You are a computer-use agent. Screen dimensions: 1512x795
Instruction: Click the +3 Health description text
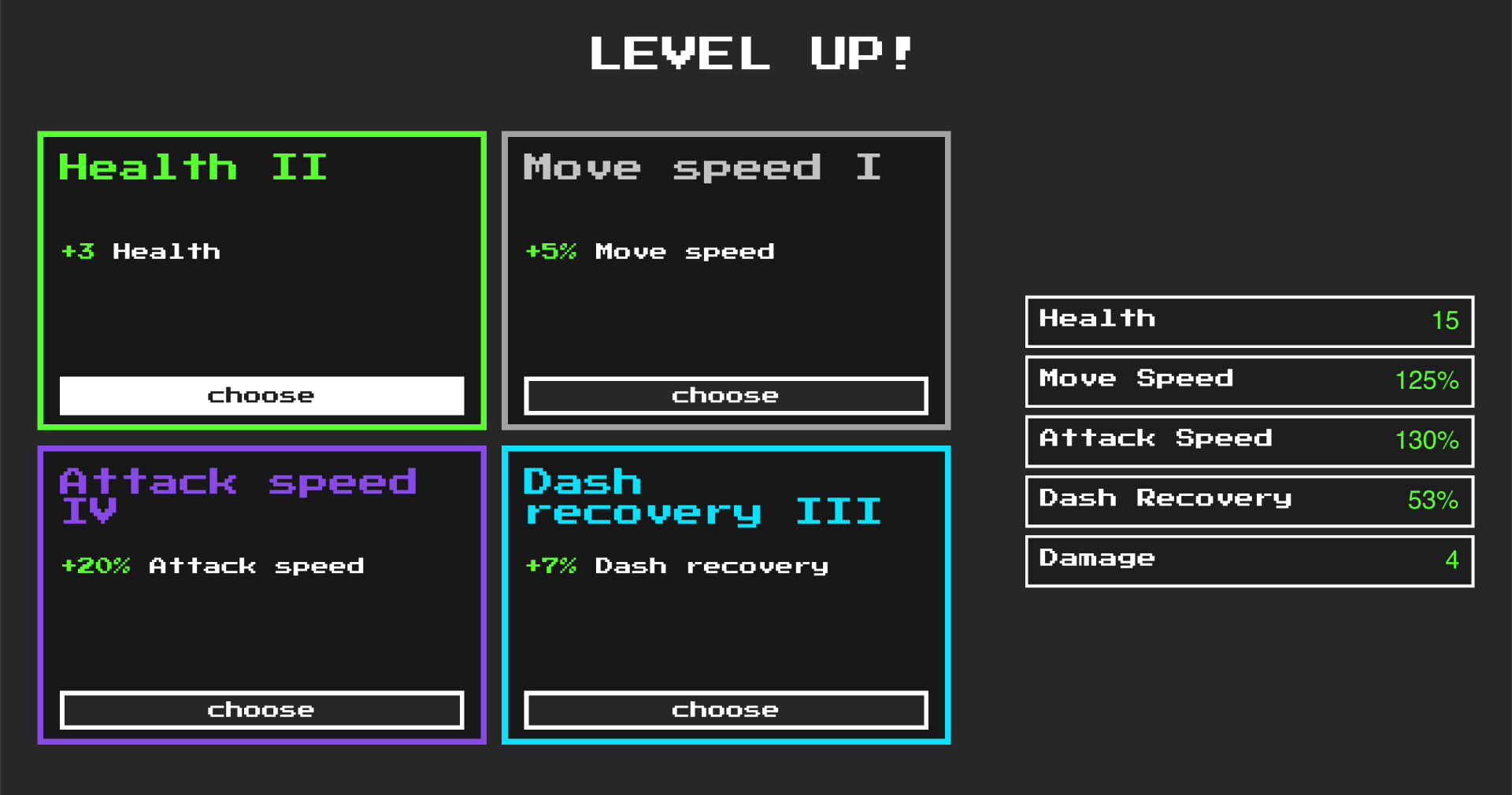(140, 252)
